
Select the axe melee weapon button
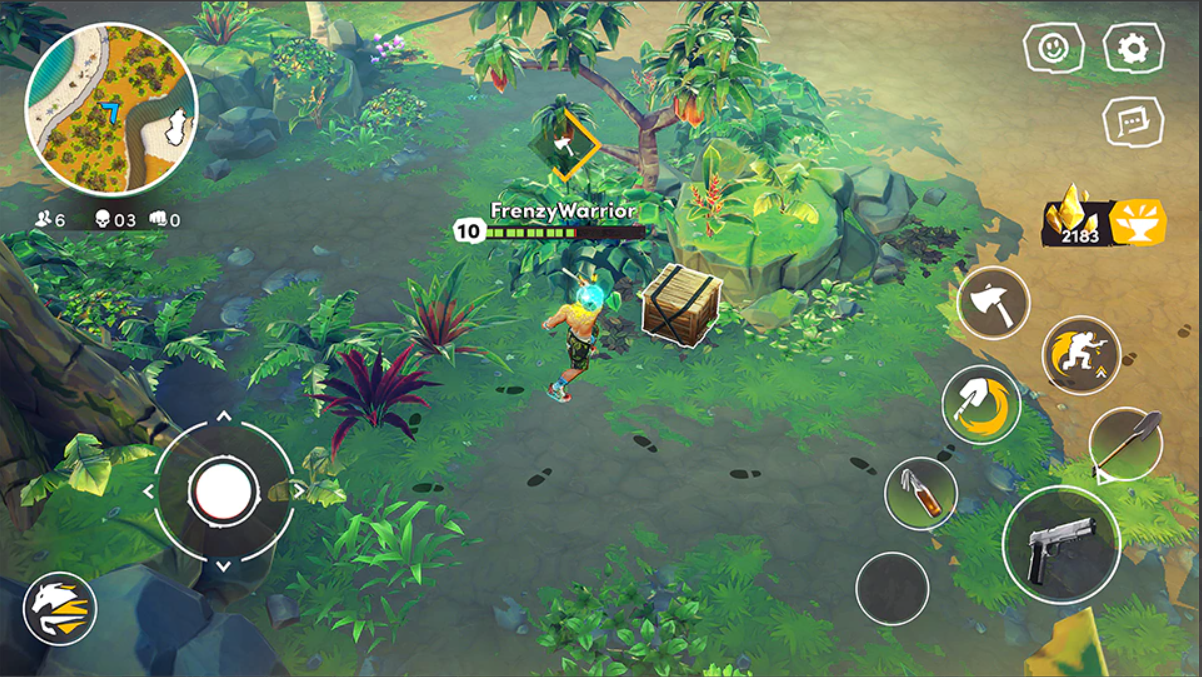point(993,303)
